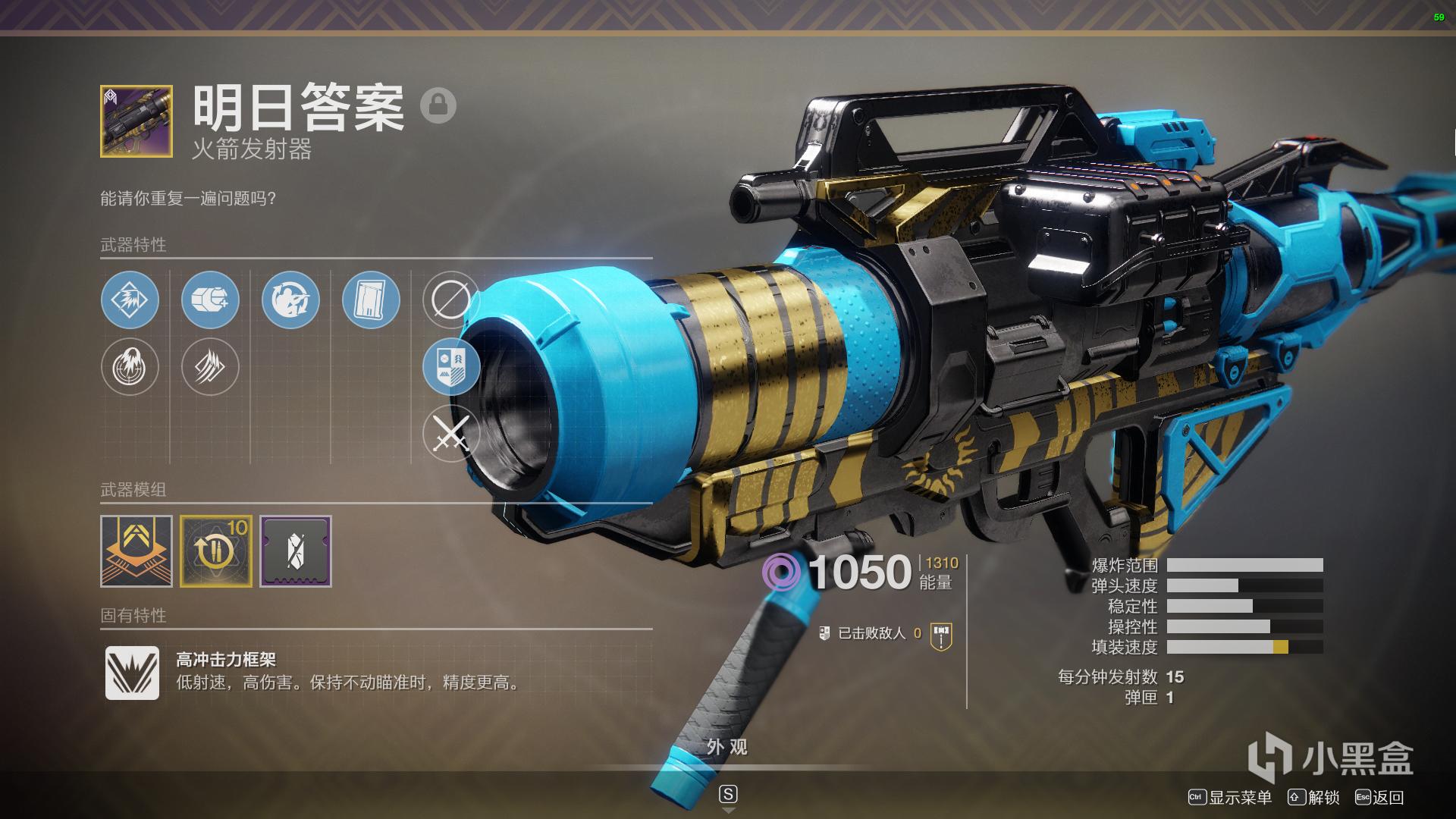Inspect the 已击败敌人 kill tracker badge
Image resolution: width=1456 pixels, height=819 pixels.
click(x=941, y=635)
